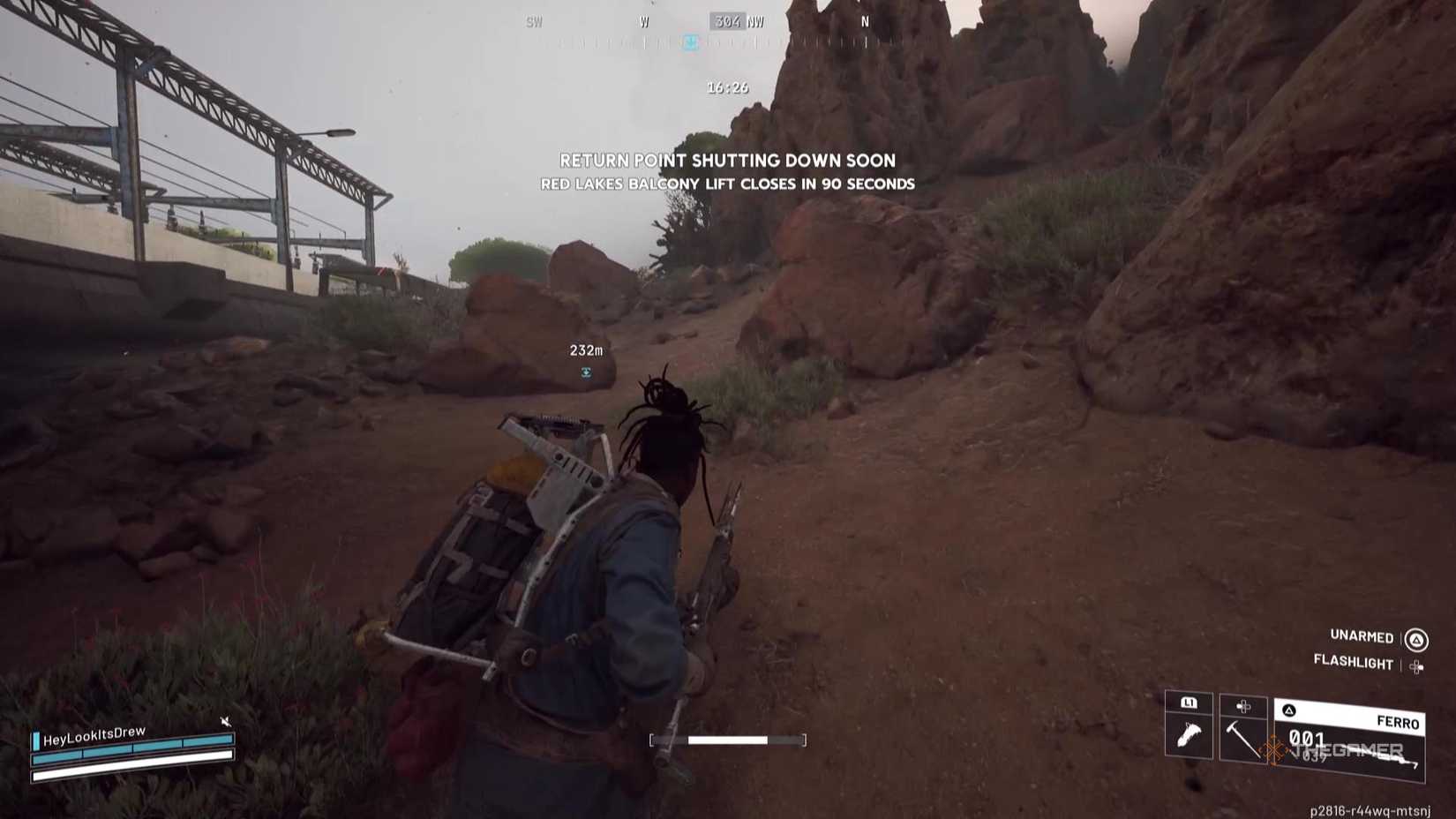Screen dimensions: 1456x819
Task: Click the RETURN POINT SHUTTING DOWN notification
Action: click(727, 162)
